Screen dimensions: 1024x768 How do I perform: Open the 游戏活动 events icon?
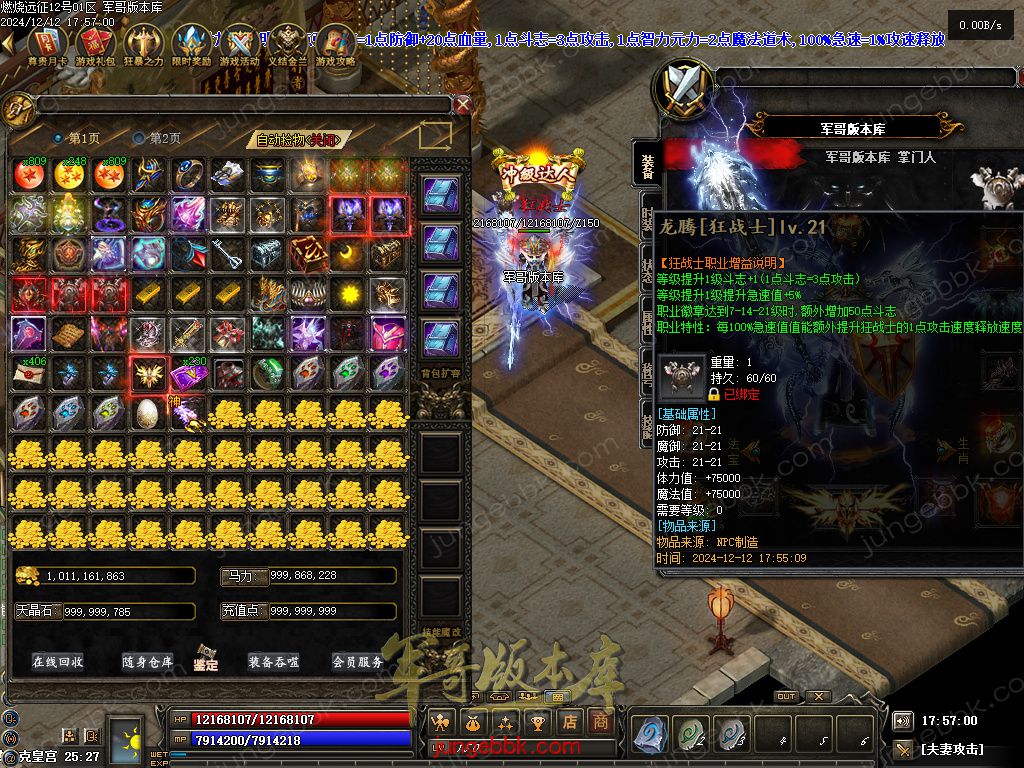tap(240, 46)
